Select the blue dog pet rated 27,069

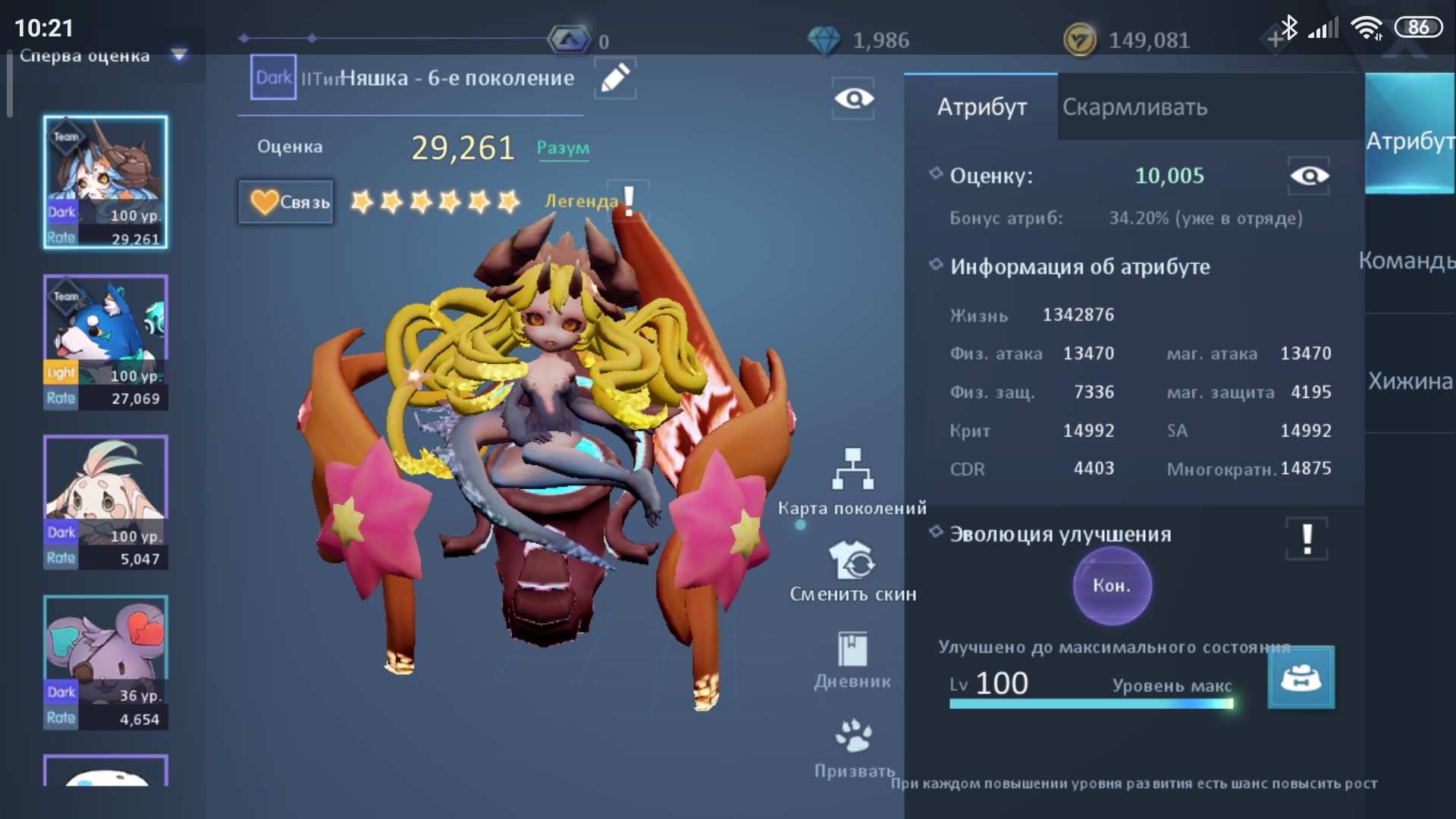tap(105, 342)
